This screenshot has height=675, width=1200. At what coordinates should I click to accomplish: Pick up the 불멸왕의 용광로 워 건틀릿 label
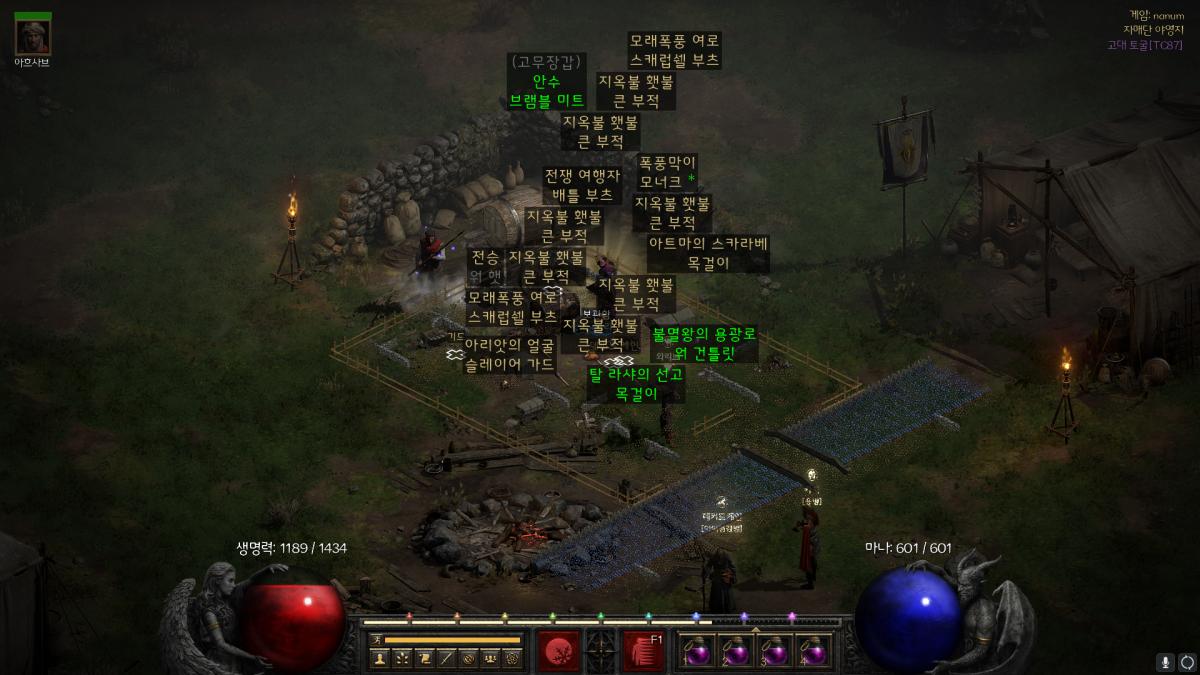[x=704, y=344]
